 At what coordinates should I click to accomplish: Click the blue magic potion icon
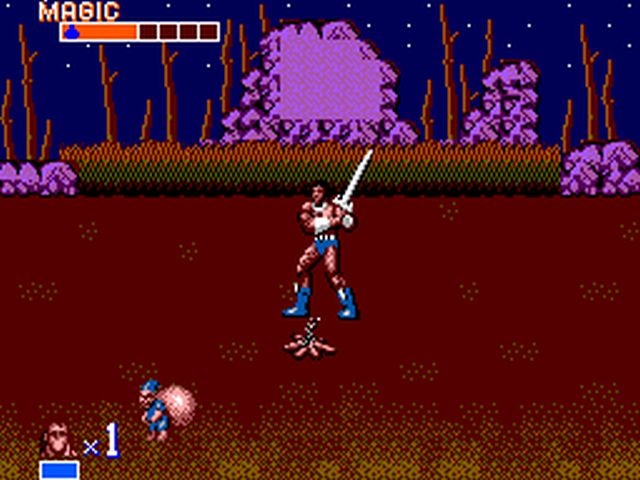(73, 32)
